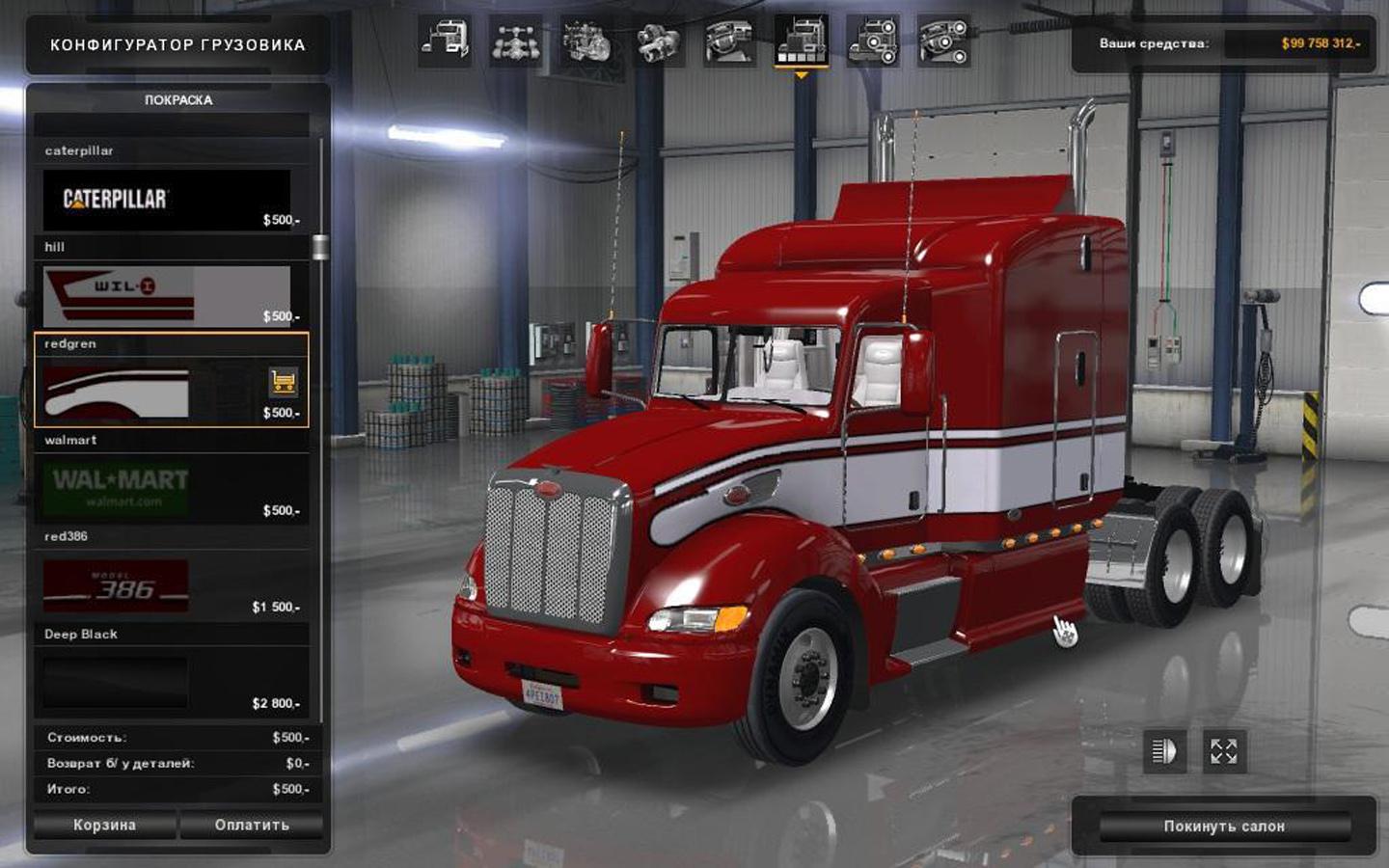Switch to the transmission tab
1389x868 pixels.
[658, 41]
